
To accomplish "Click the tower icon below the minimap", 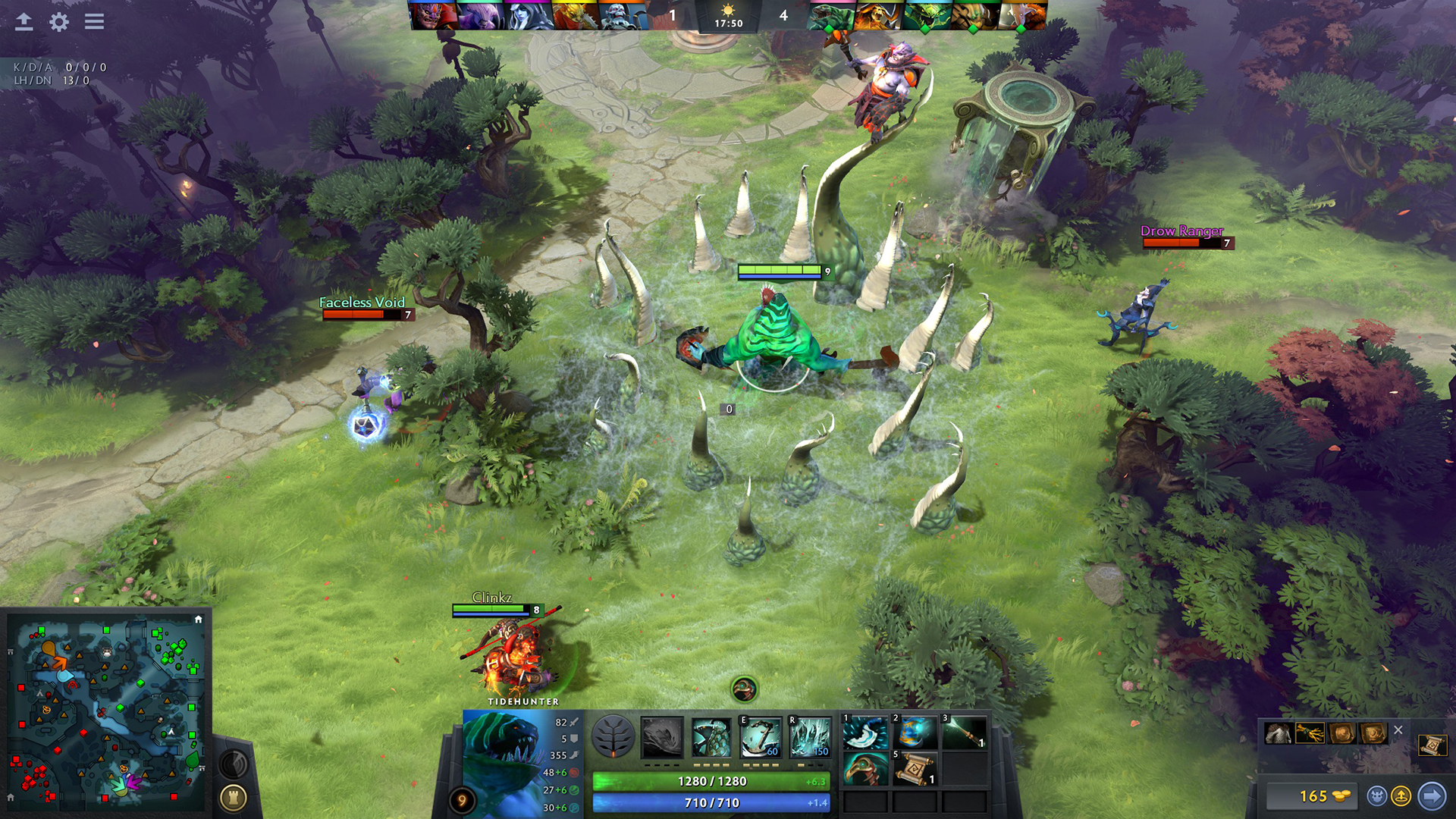I will 235,798.
